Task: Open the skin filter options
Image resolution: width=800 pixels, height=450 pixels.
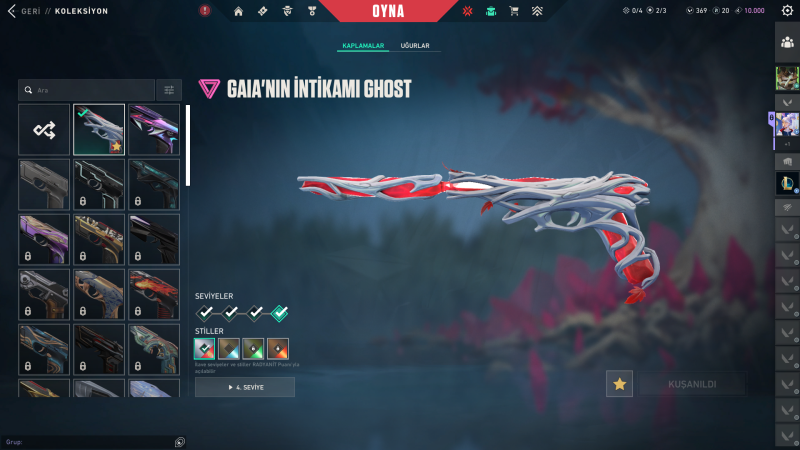Action: 169,90
